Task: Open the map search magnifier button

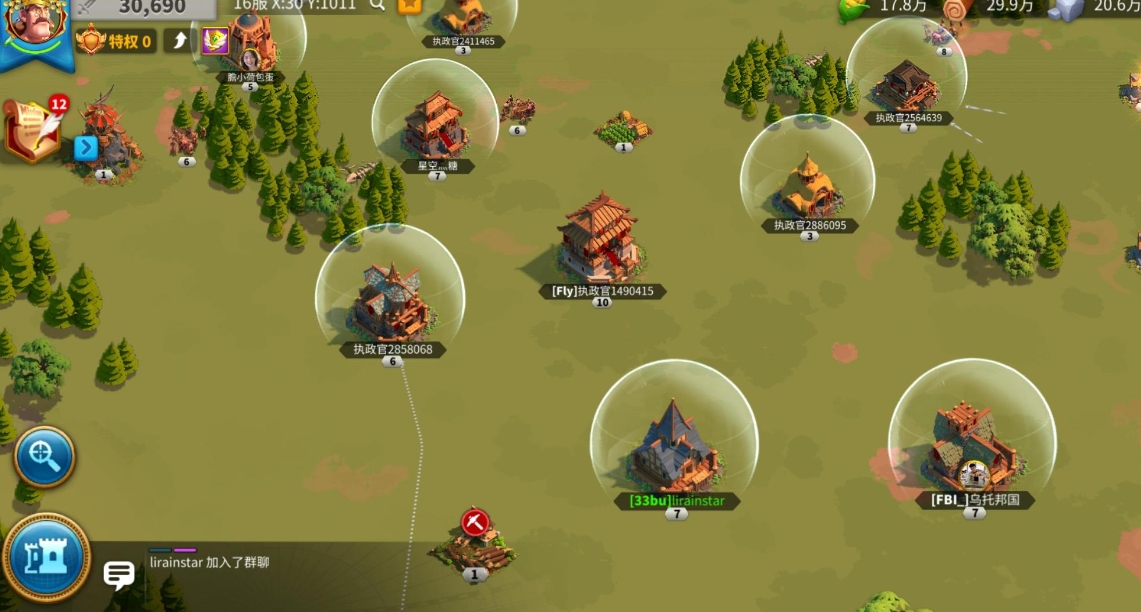Action: [x=44, y=457]
